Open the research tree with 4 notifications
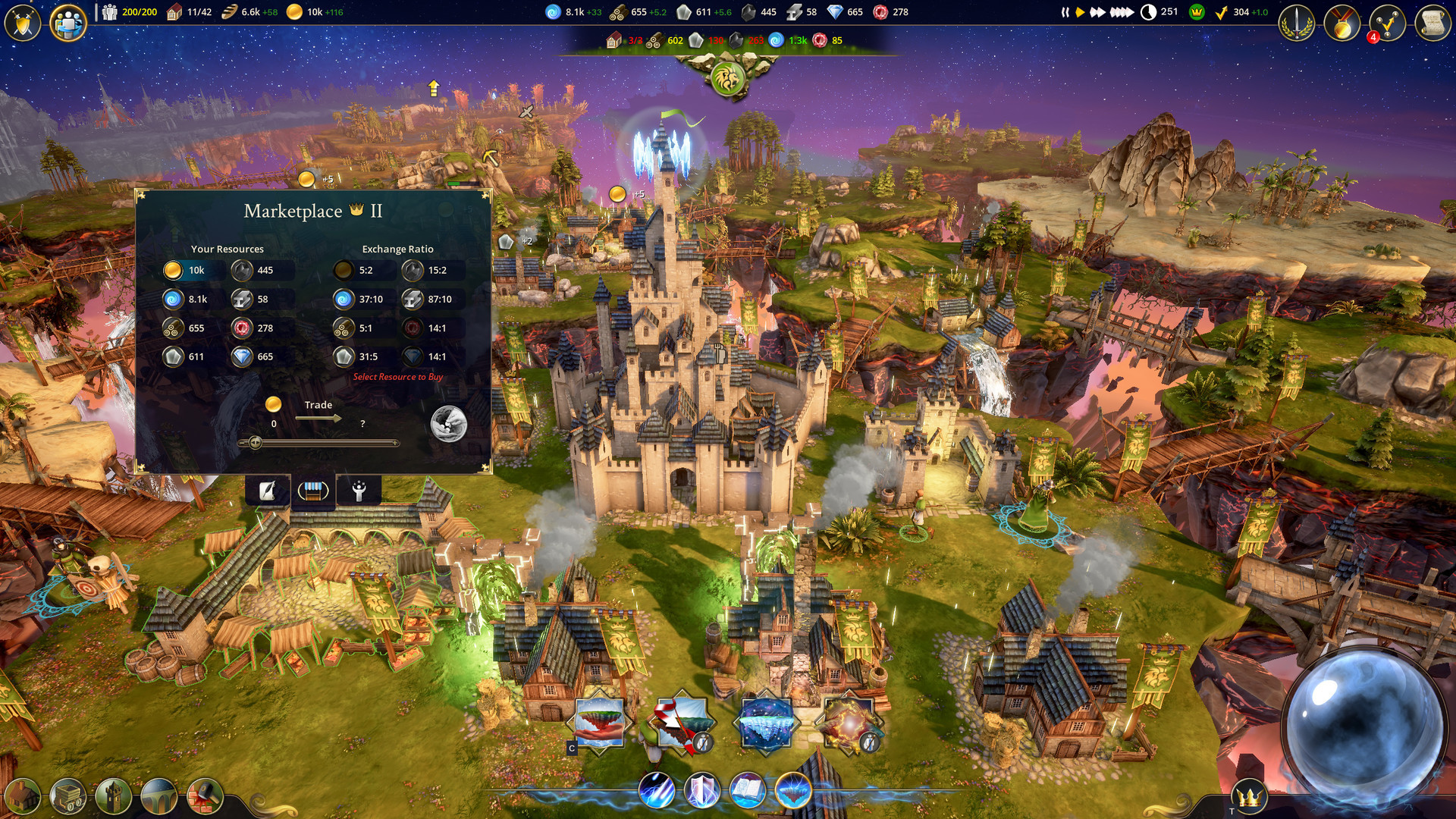1456x819 pixels. click(1387, 24)
